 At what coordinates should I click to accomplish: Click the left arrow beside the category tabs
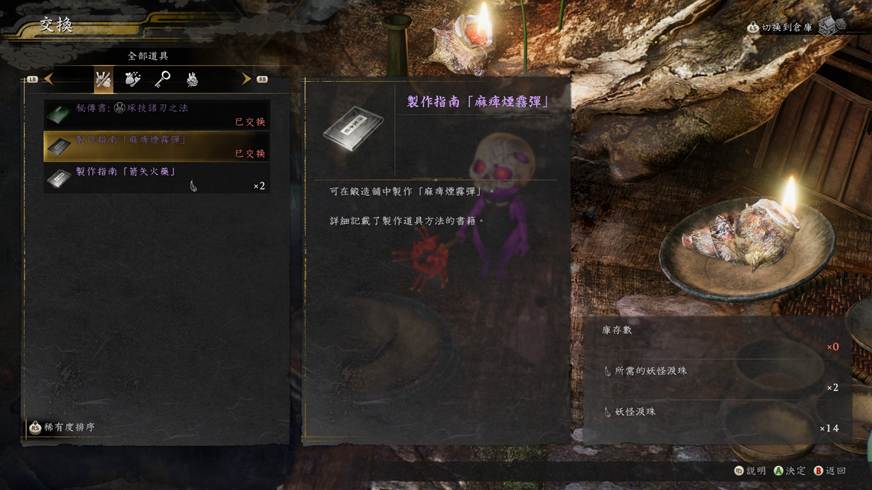tap(47, 78)
